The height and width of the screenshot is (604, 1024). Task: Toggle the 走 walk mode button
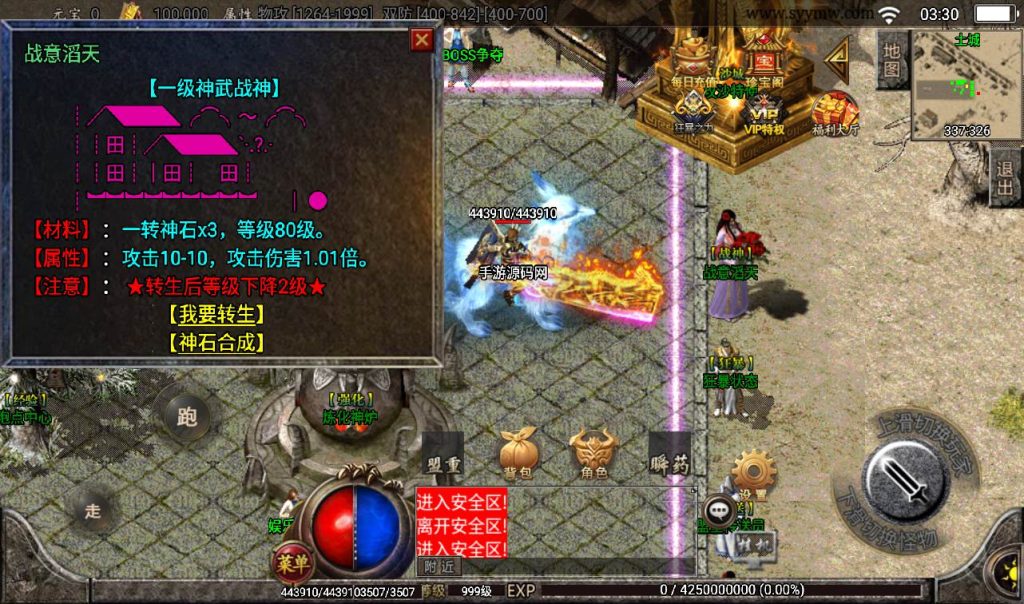pos(93,511)
